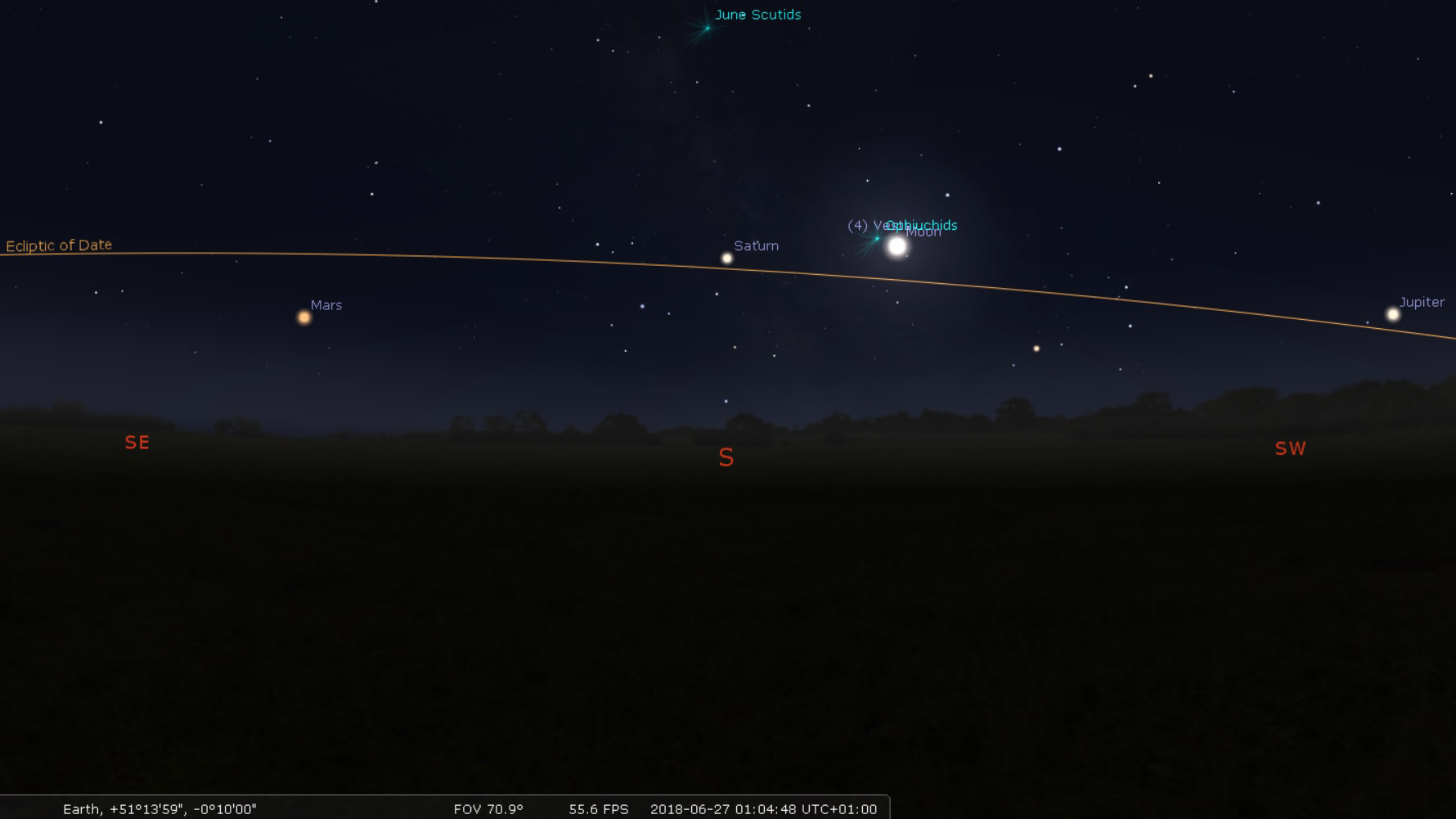Click the 'Ecliptic of Date' label
The width and height of the screenshot is (1456, 819).
(58, 245)
